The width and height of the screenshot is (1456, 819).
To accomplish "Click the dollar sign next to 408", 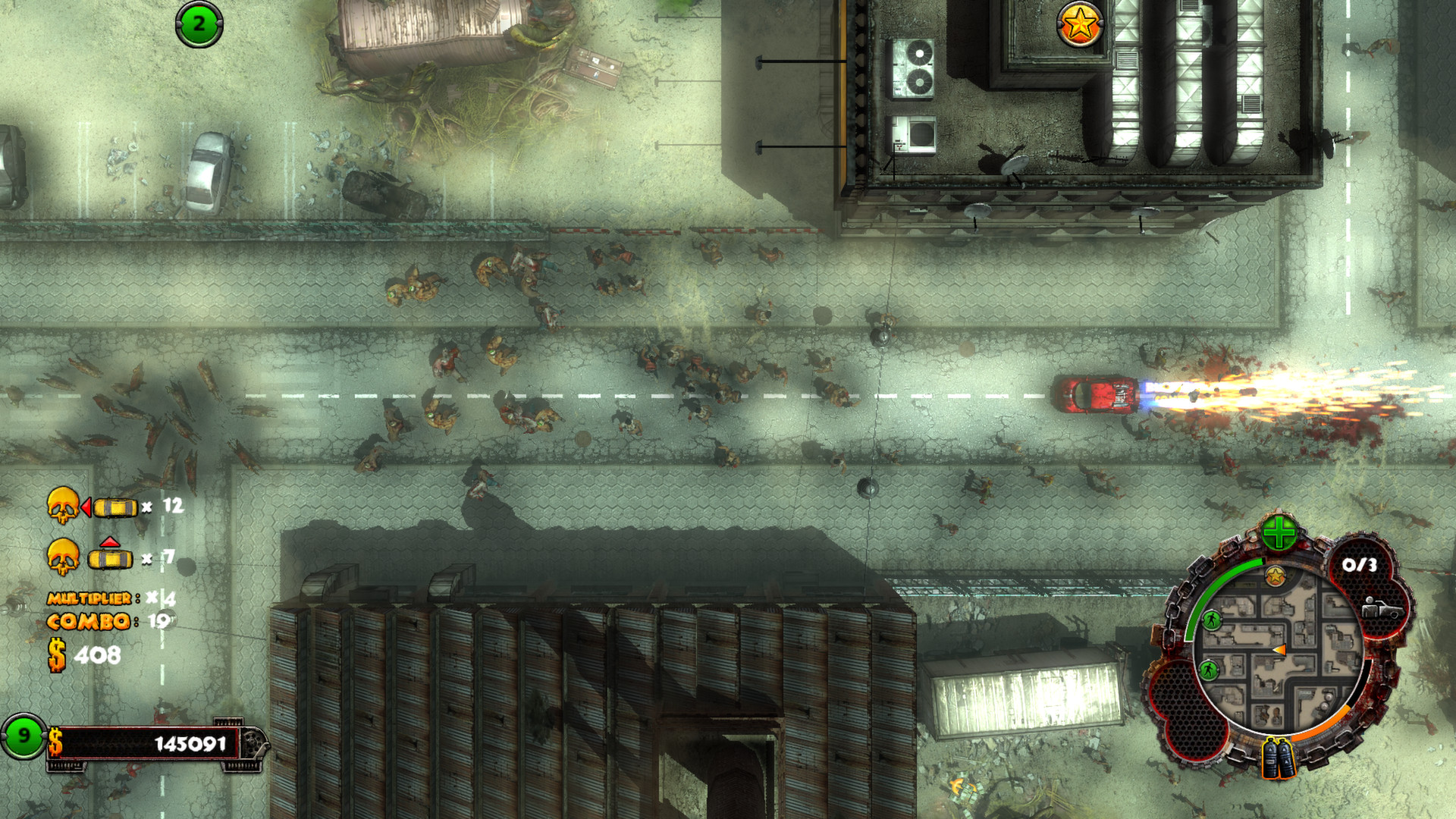I will pos(56,654).
